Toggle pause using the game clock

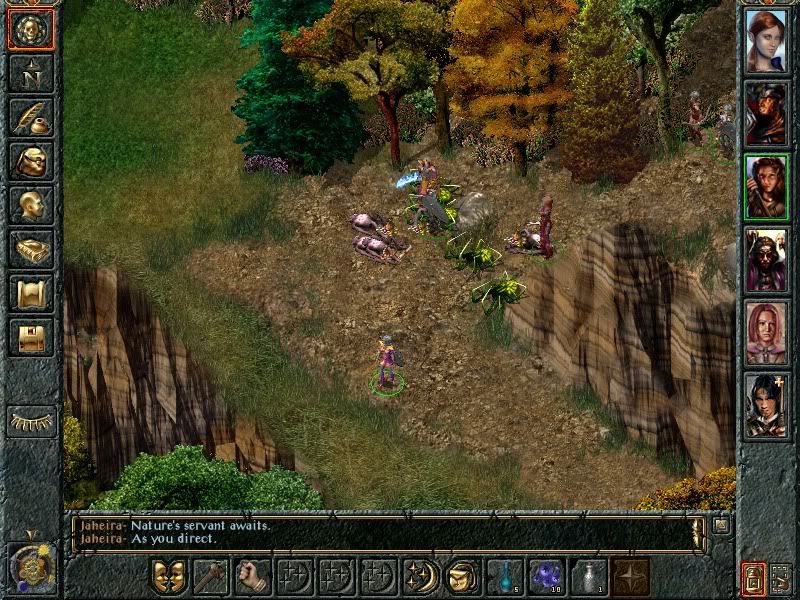point(30,566)
